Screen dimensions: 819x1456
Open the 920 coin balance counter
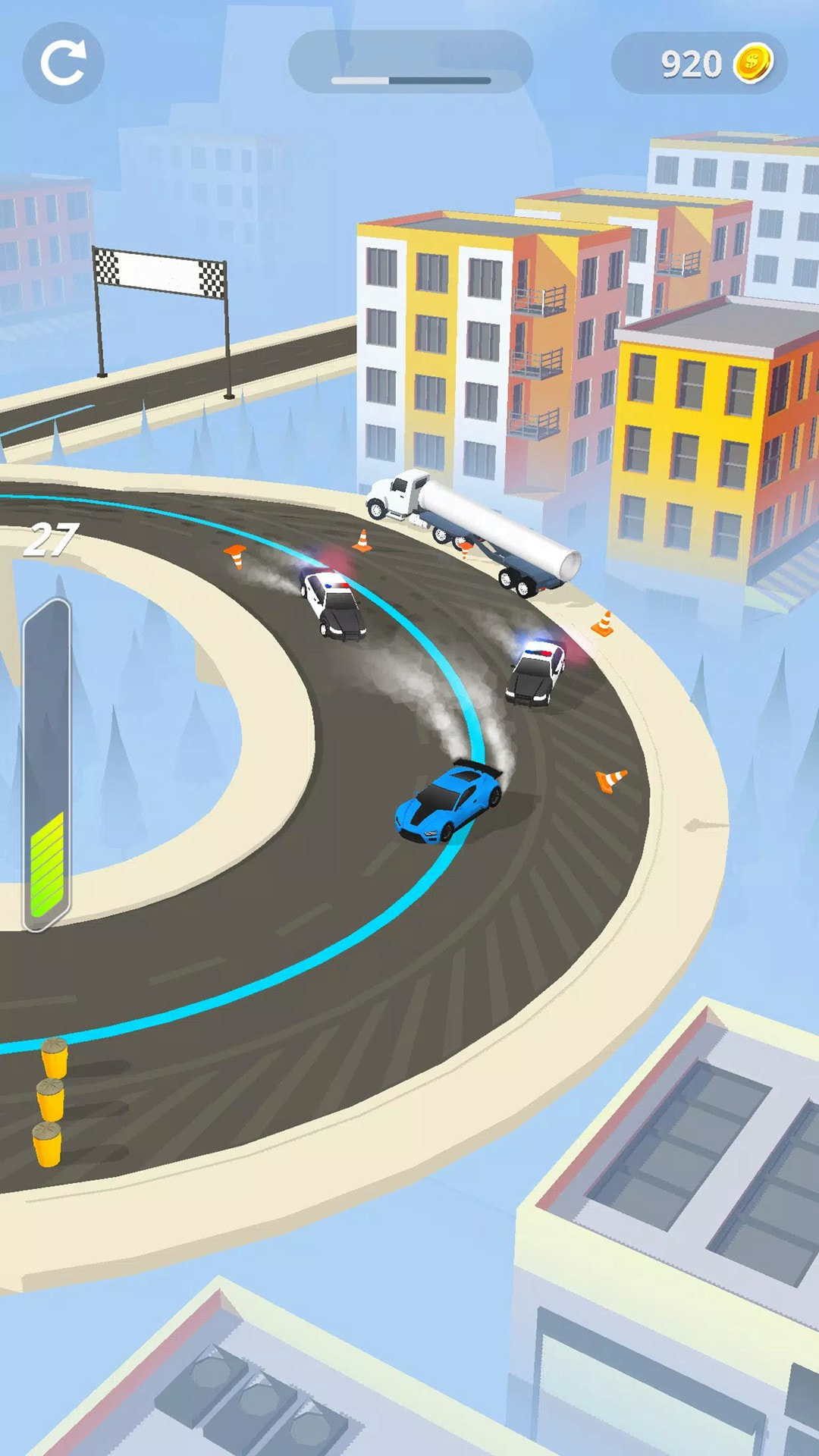coord(699,64)
